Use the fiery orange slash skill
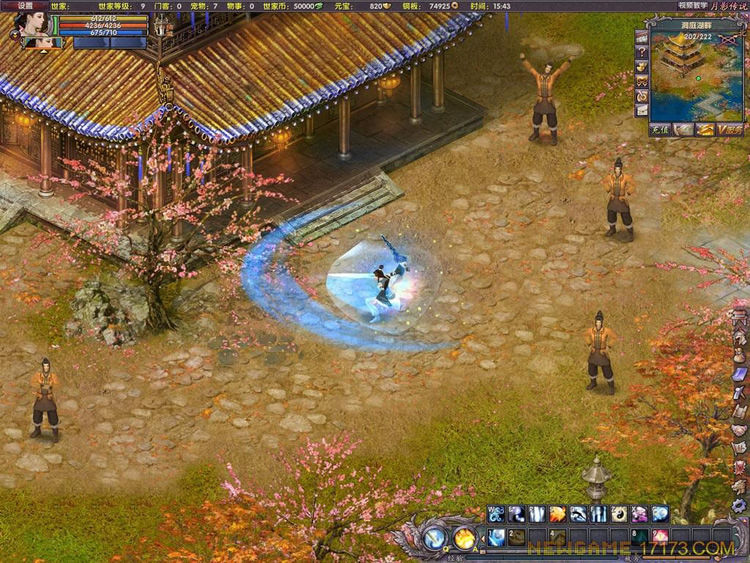Image resolution: width=750 pixels, height=563 pixels. point(558,514)
